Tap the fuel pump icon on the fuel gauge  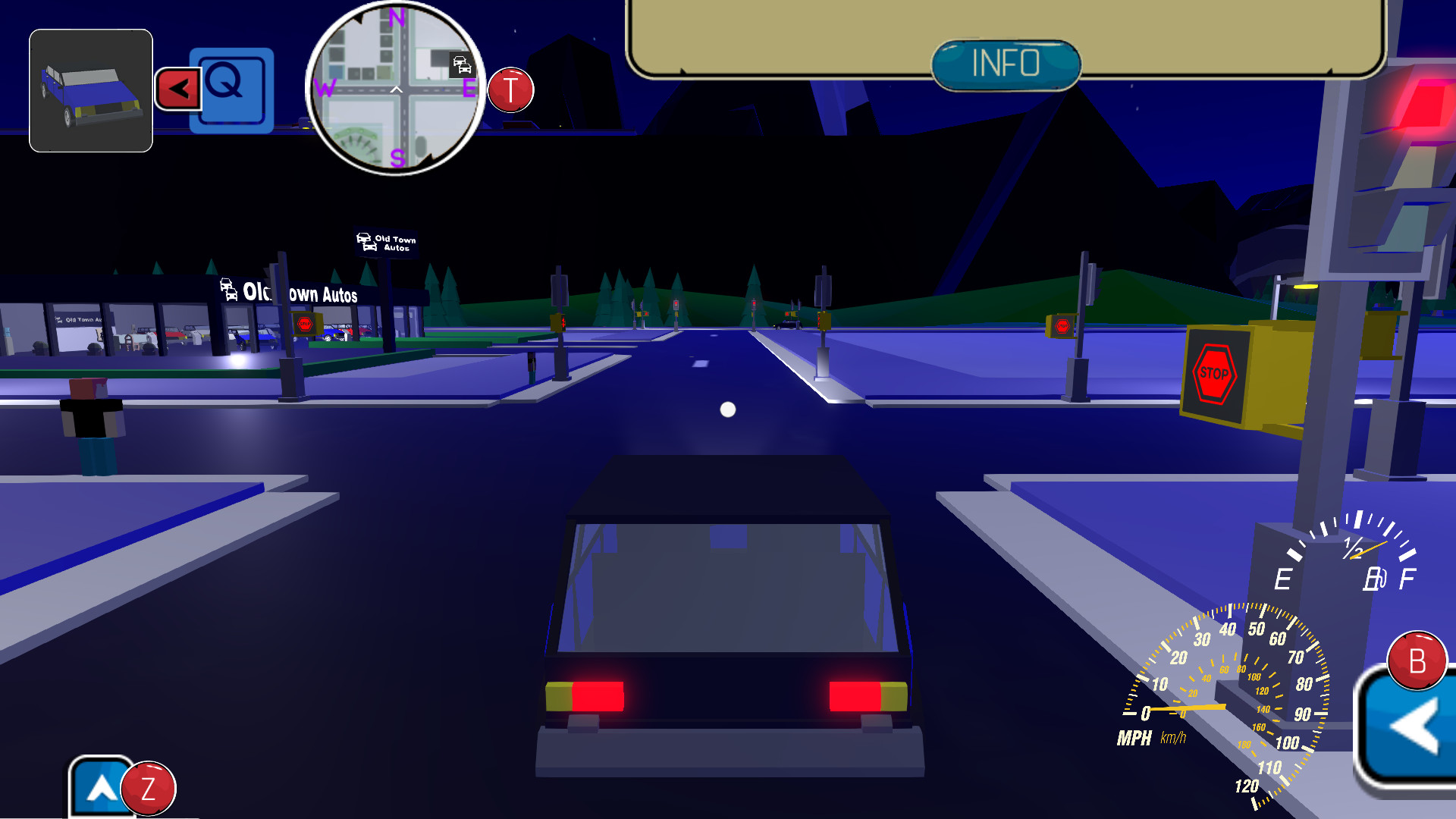point(1376,579)
